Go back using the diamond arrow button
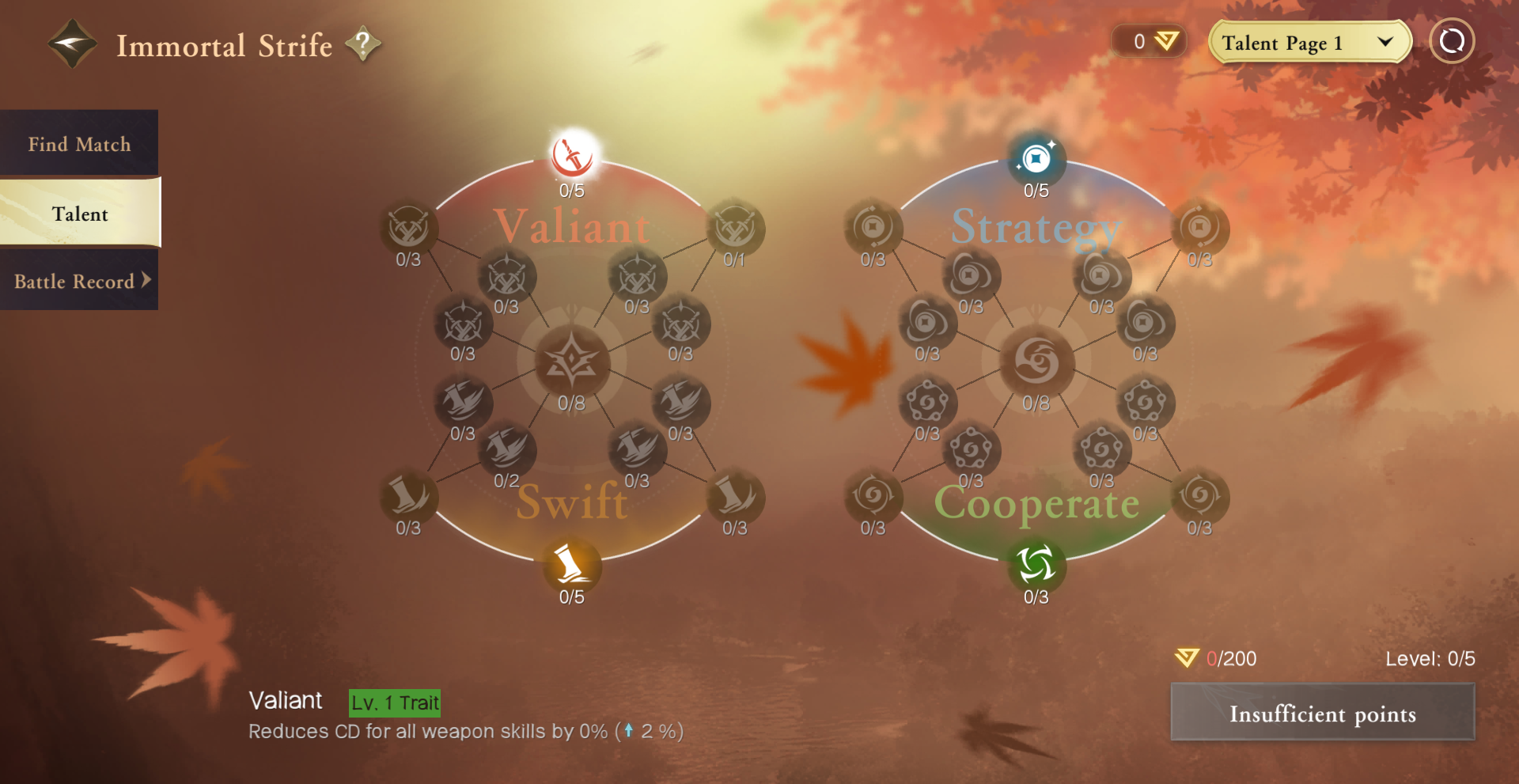The image size is (1519, 784). (x=72, y=44)
